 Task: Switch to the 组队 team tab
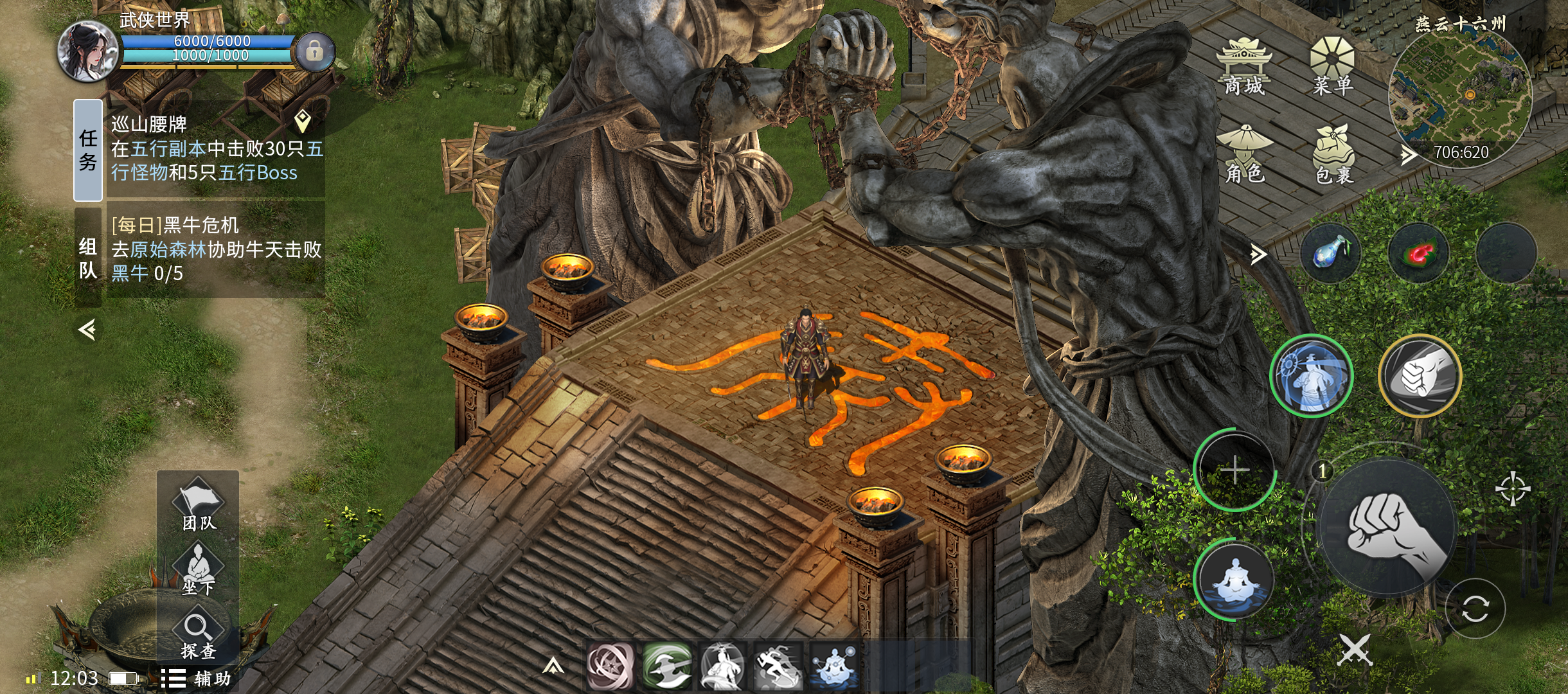click(x=88, y=257)
